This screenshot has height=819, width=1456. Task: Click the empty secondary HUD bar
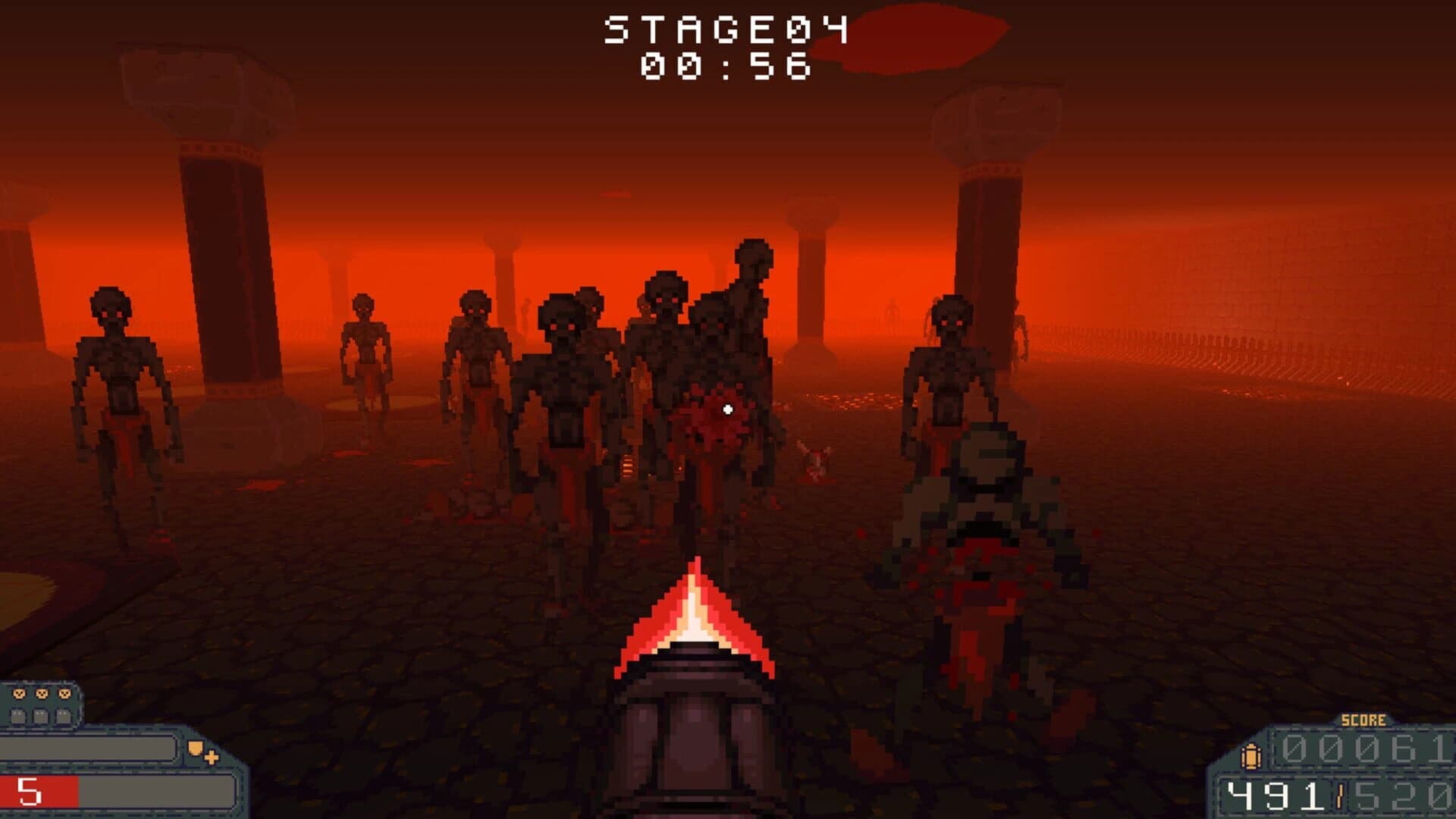point(87,748)
